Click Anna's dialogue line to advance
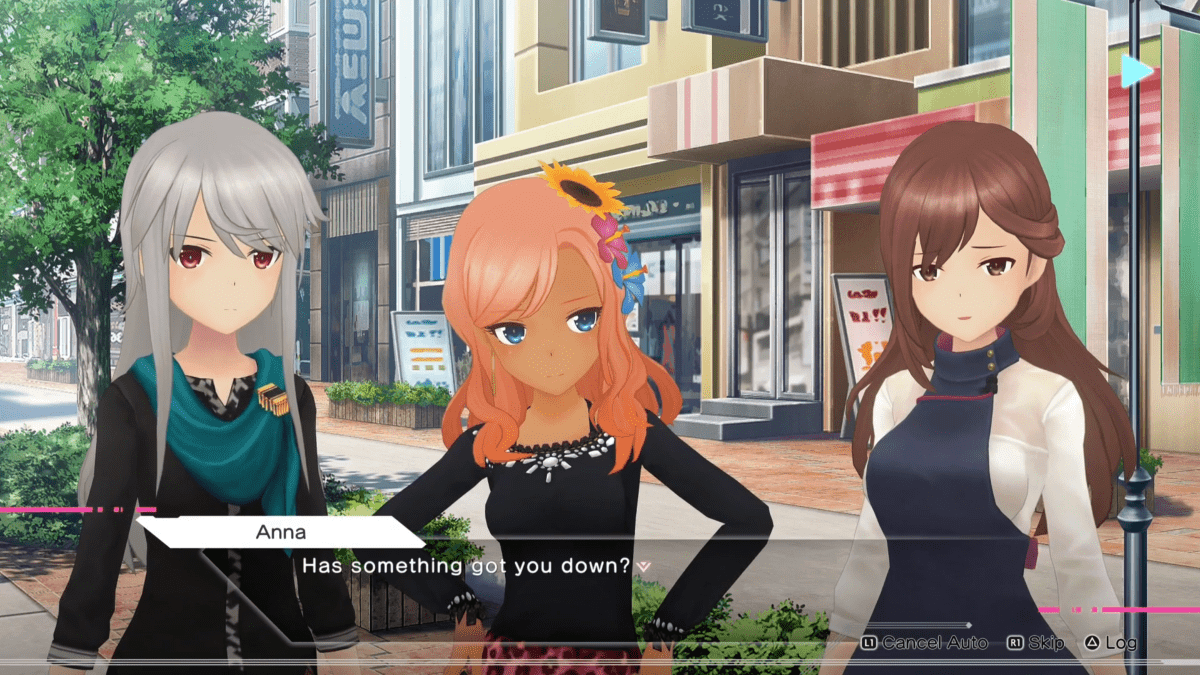1200x675 pixels. (x=467, y=566)
